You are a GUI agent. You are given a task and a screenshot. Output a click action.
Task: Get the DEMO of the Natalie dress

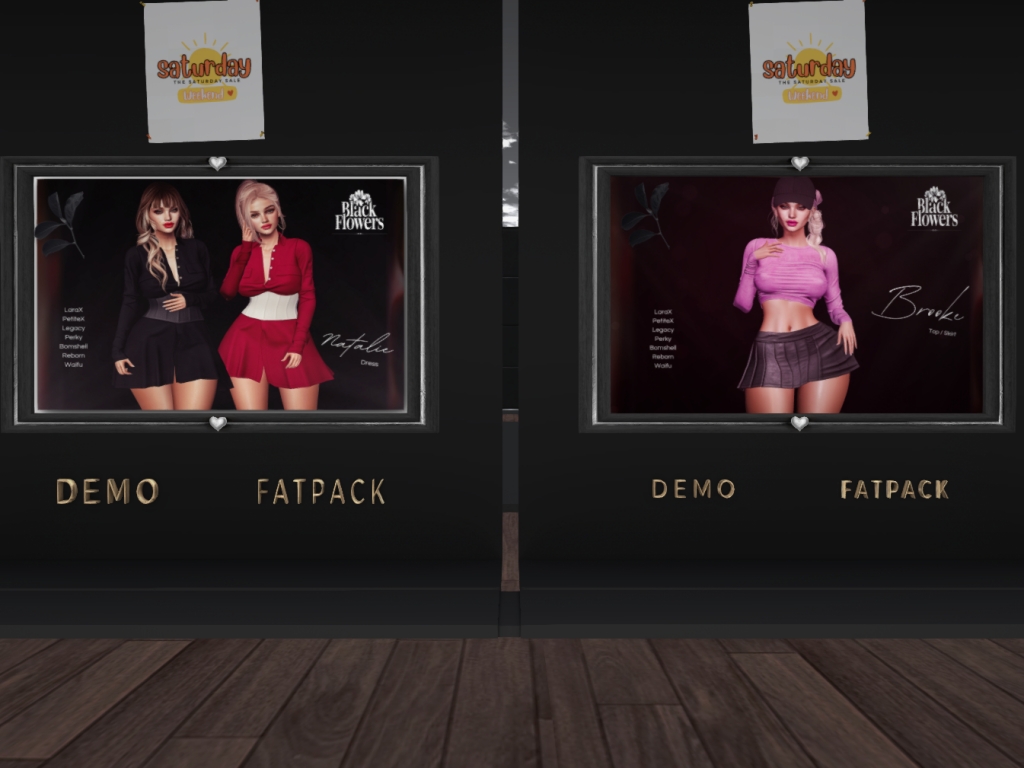(107, 491)
